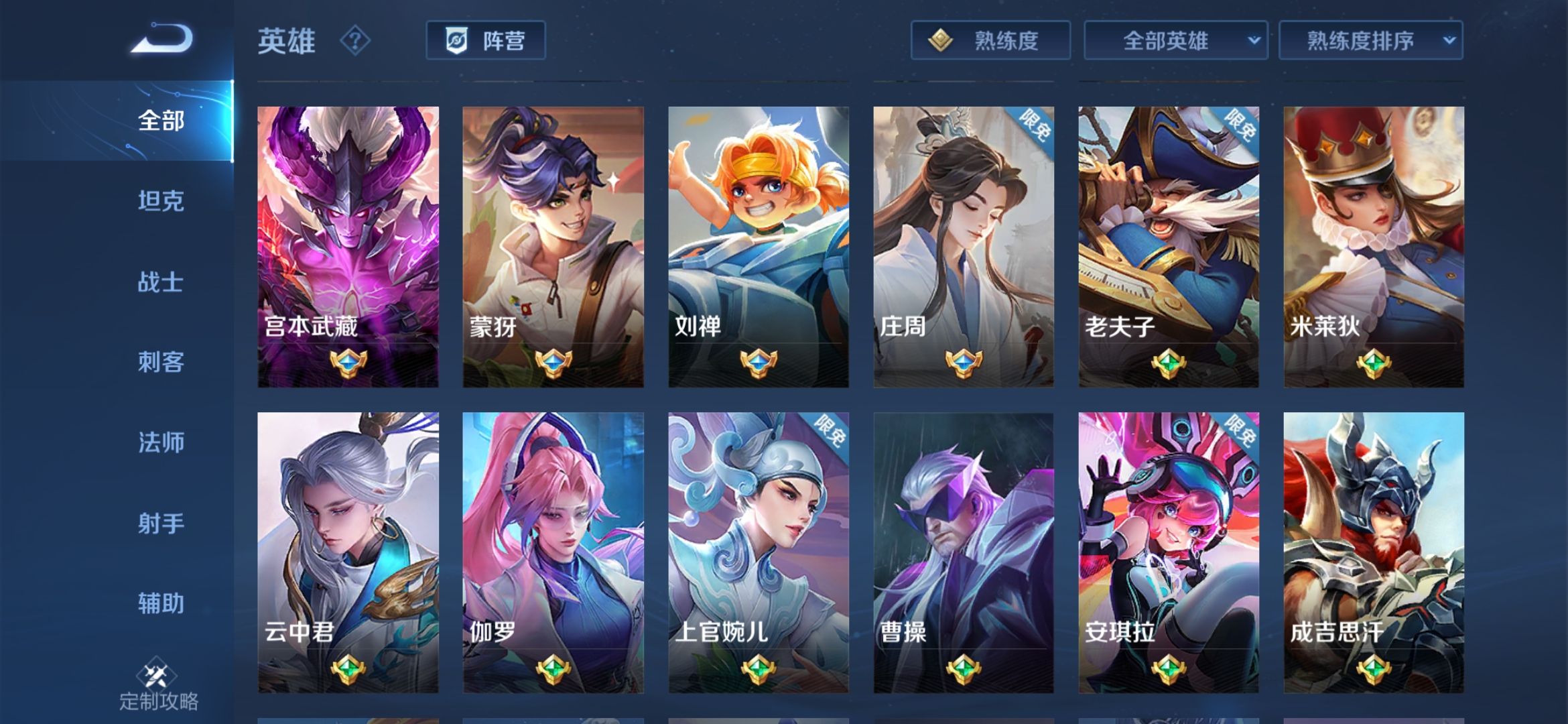Select the 法师 category tab

pyautogui.click(x=161, y=442)
